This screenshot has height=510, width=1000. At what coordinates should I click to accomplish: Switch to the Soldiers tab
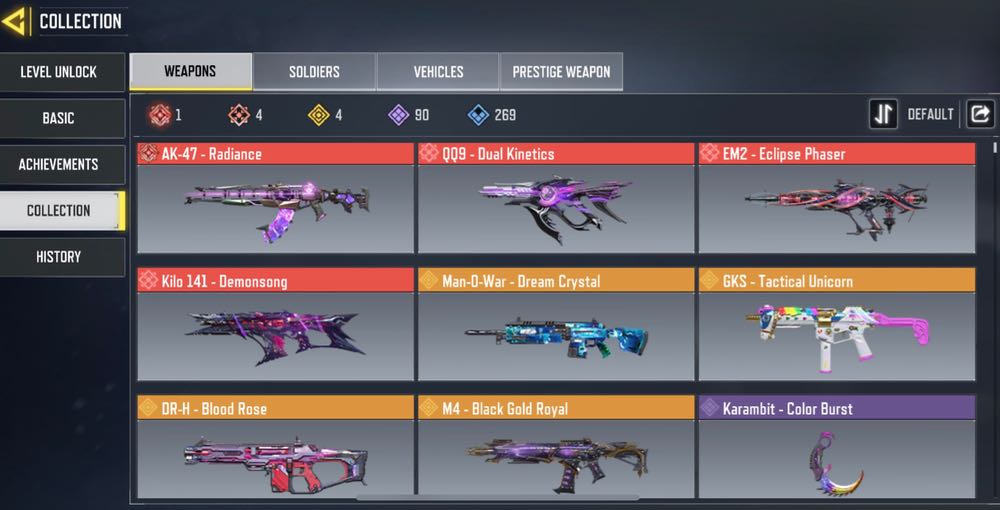314,72
